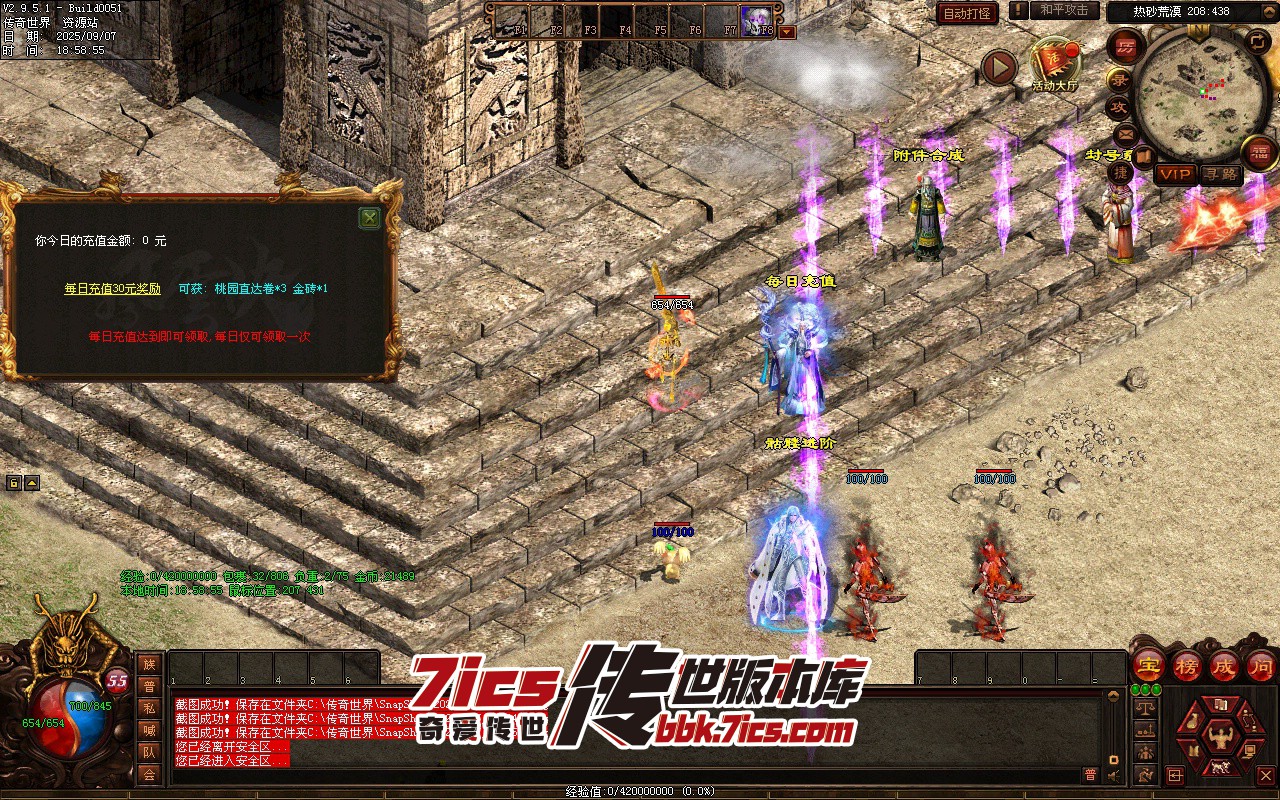The height and width of the screenshot is (800, 1280).
Task: Claim the 每日充值30元奖励 link
Action: [x=112, y=289]
